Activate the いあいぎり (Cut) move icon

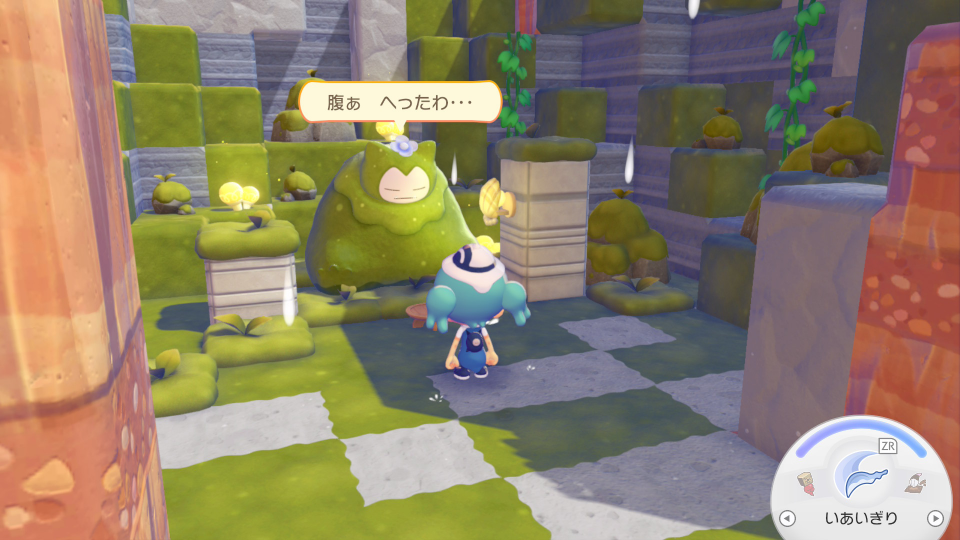(x=861, y=474)
